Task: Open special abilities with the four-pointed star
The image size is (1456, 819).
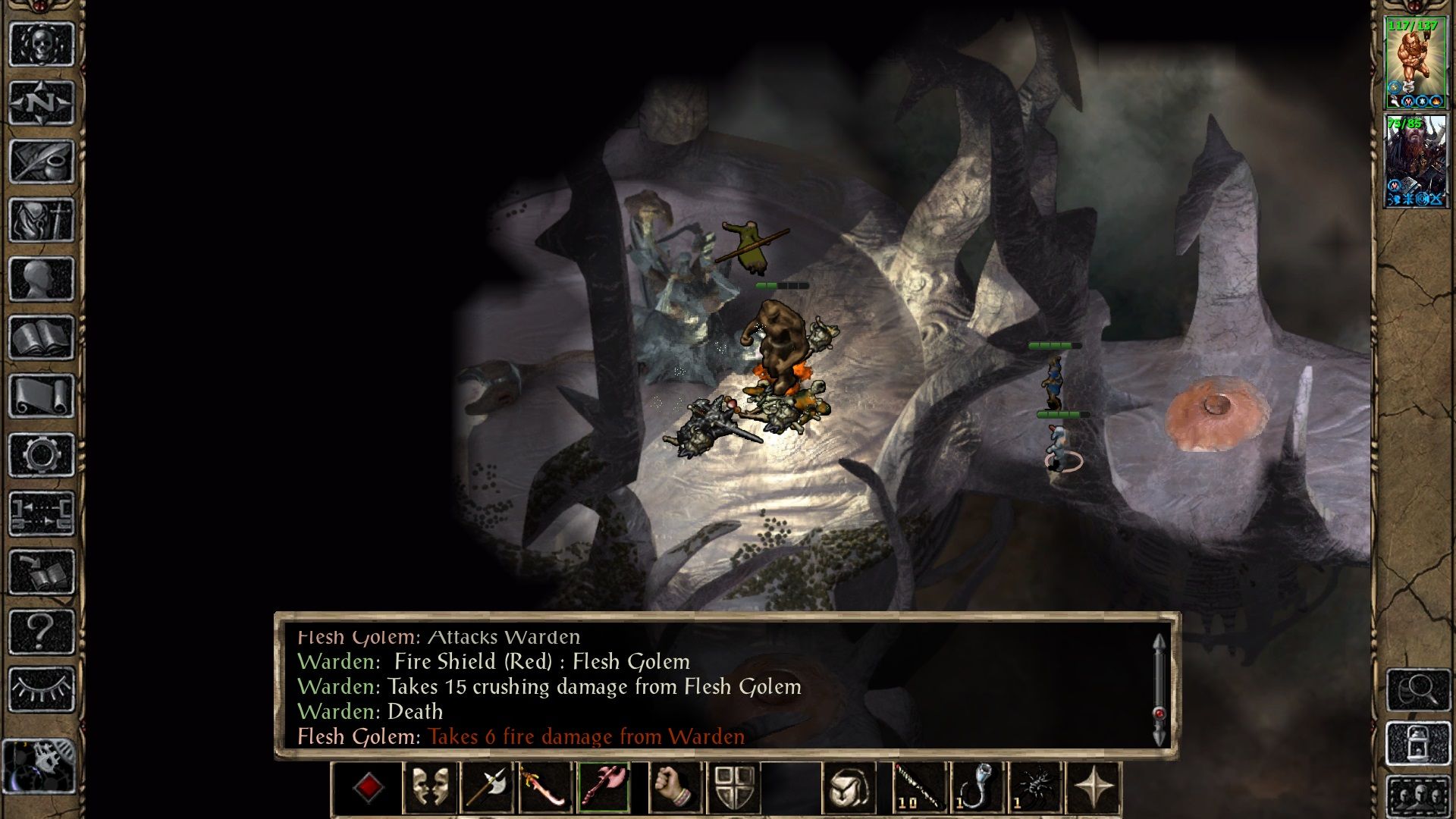Action: click(1093, 789)
